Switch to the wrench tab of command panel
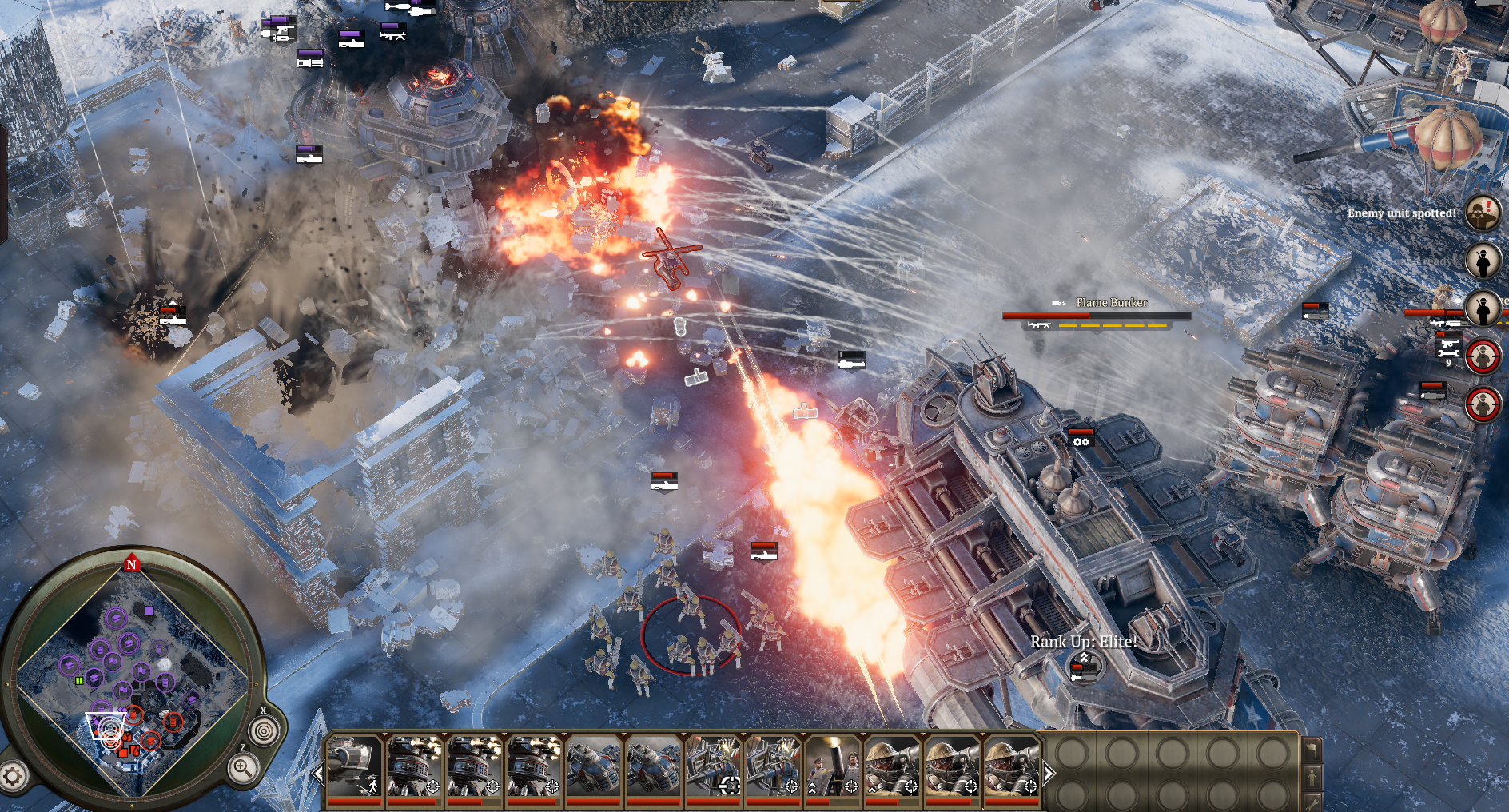The height and width of the screenshot is (812, 1509). click(x=1312, y=802)
